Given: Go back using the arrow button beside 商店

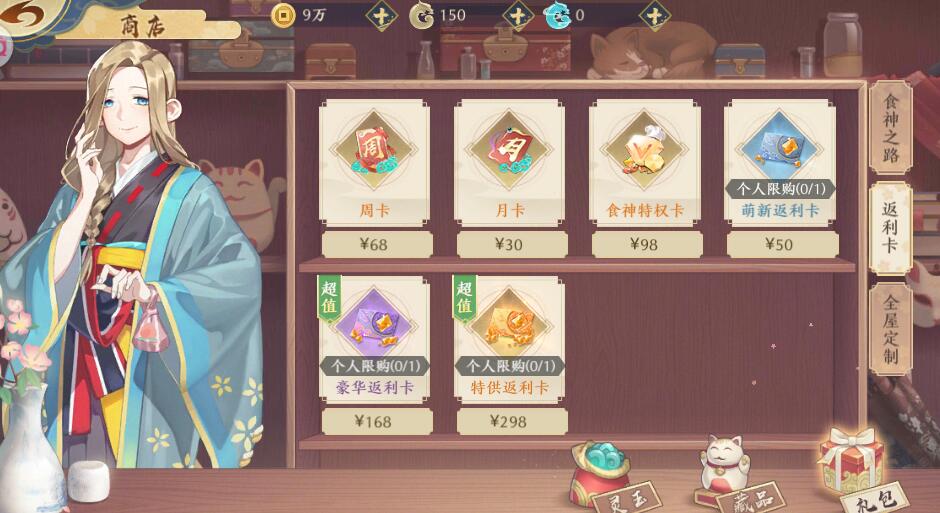Looking at the screenshot, I should click(24, 16).
